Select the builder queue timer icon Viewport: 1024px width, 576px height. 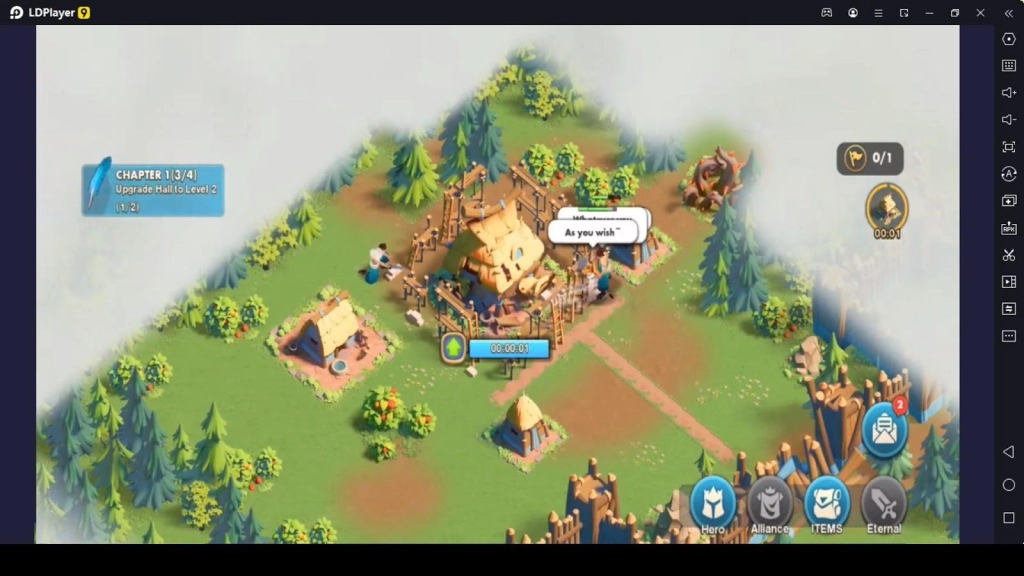point(886,208)
